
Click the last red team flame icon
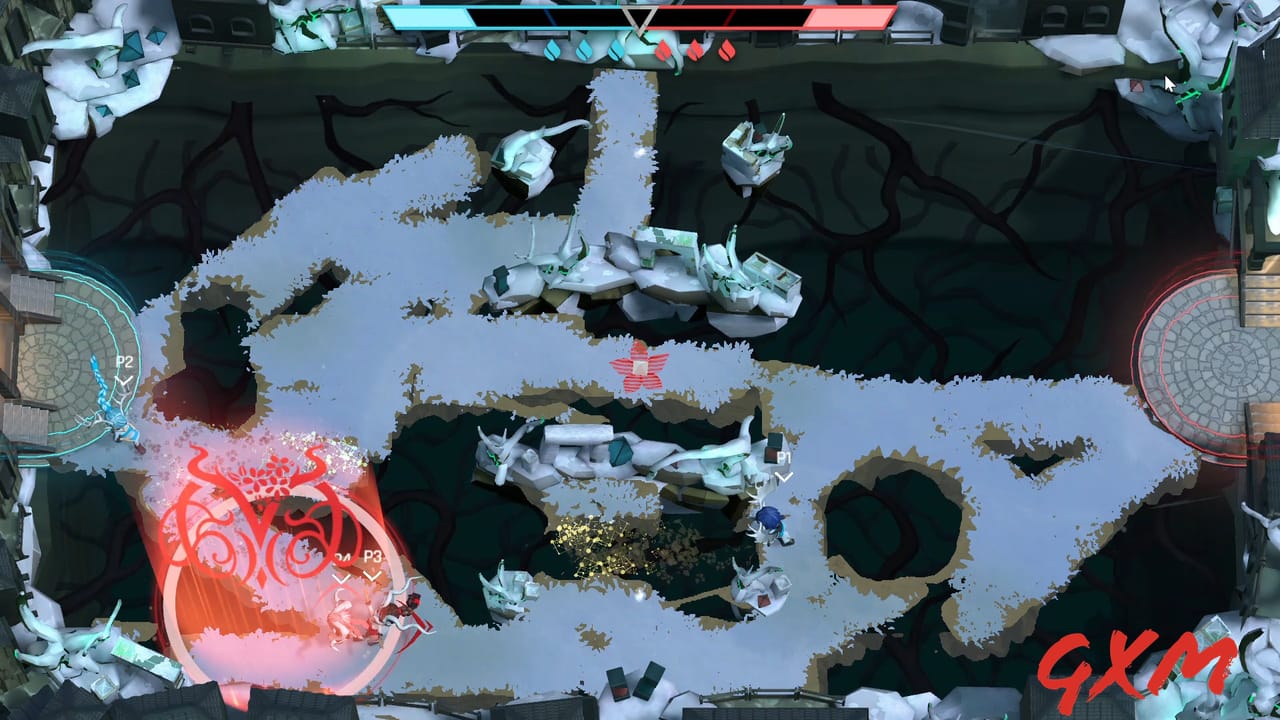(727, 48)
